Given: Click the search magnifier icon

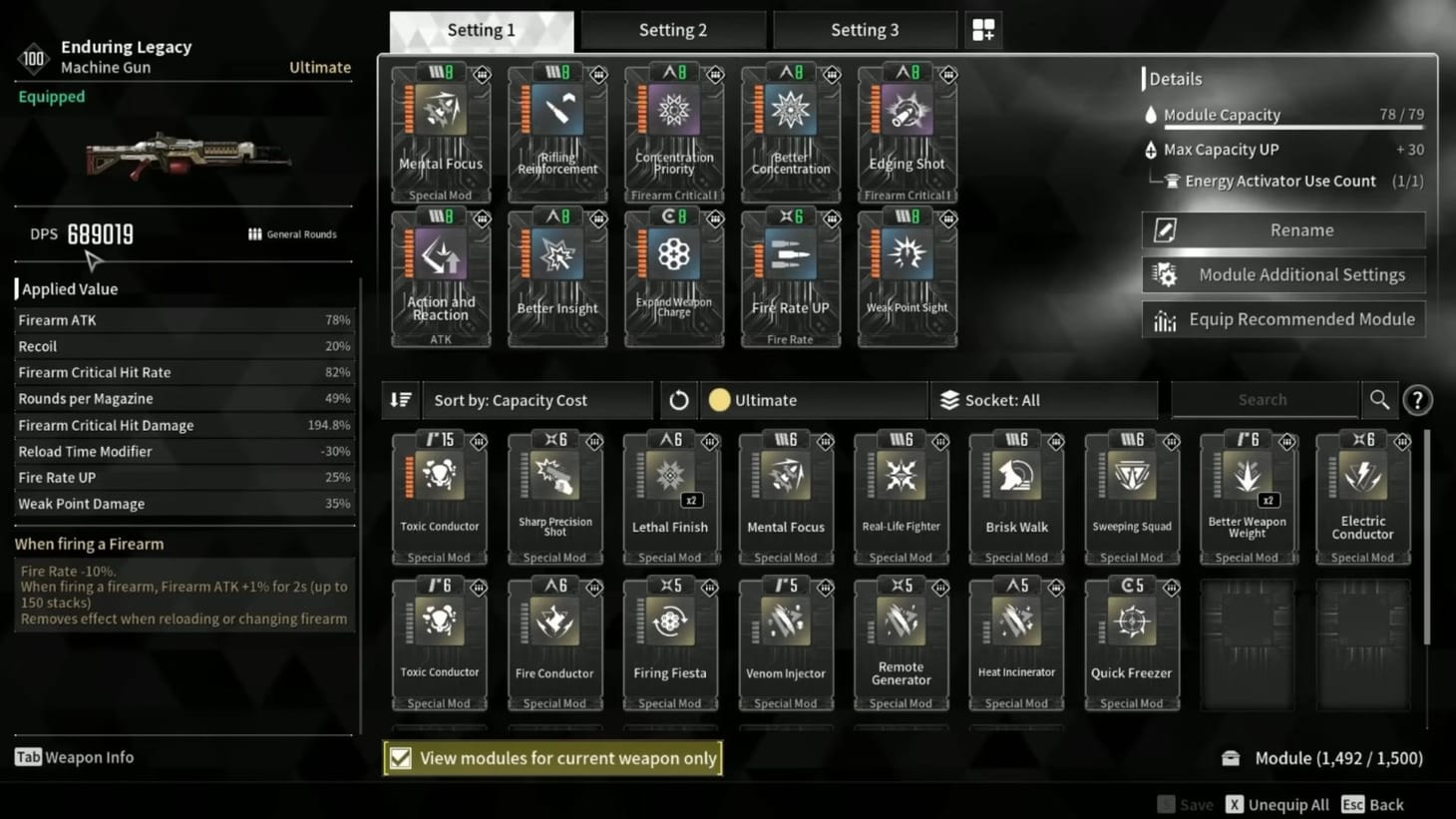Looking at the screenshot, I should pyautogui.click(x=1379, y=399).
